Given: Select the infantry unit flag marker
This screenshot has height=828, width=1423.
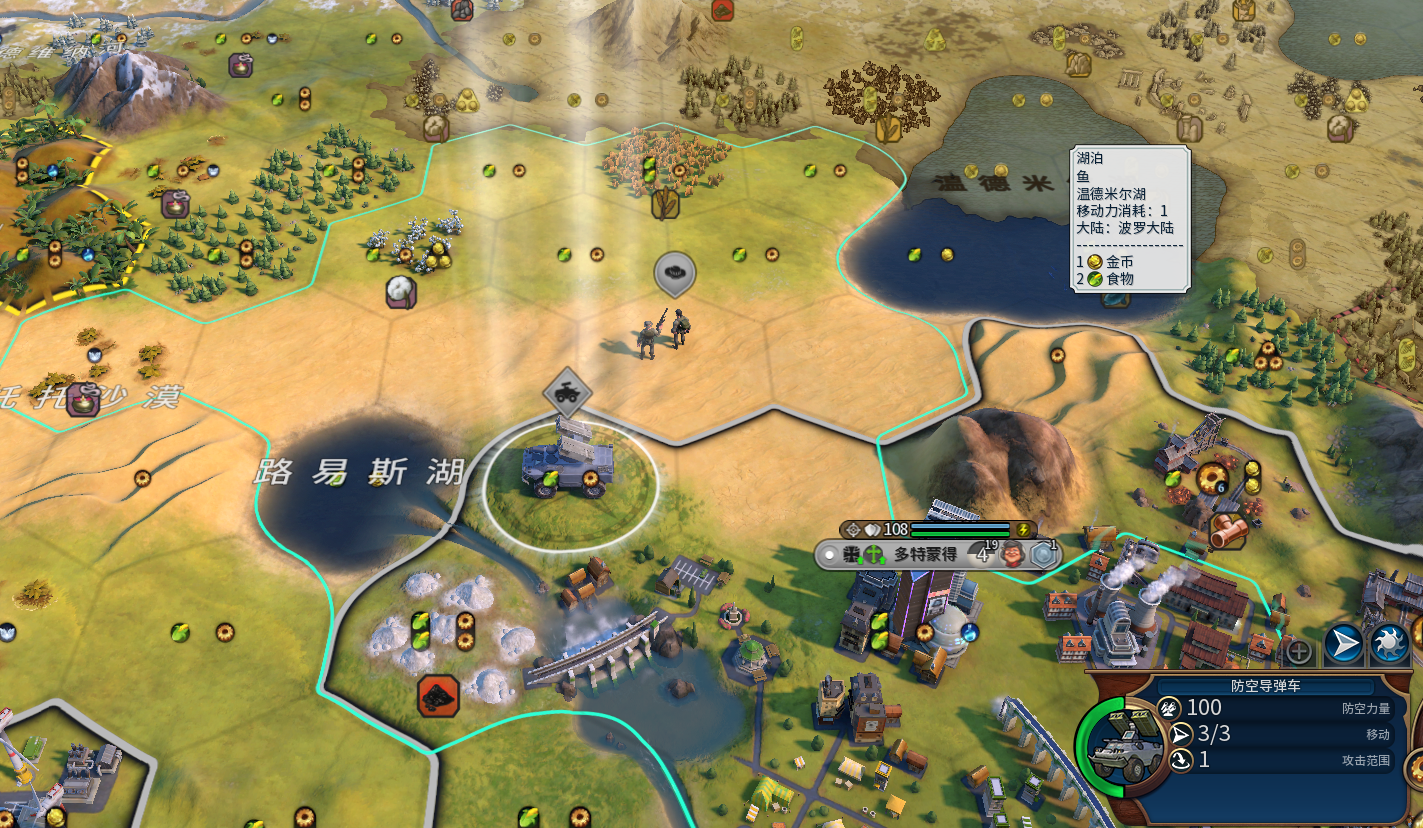Looking at the screenshot, I should point(675,272).
